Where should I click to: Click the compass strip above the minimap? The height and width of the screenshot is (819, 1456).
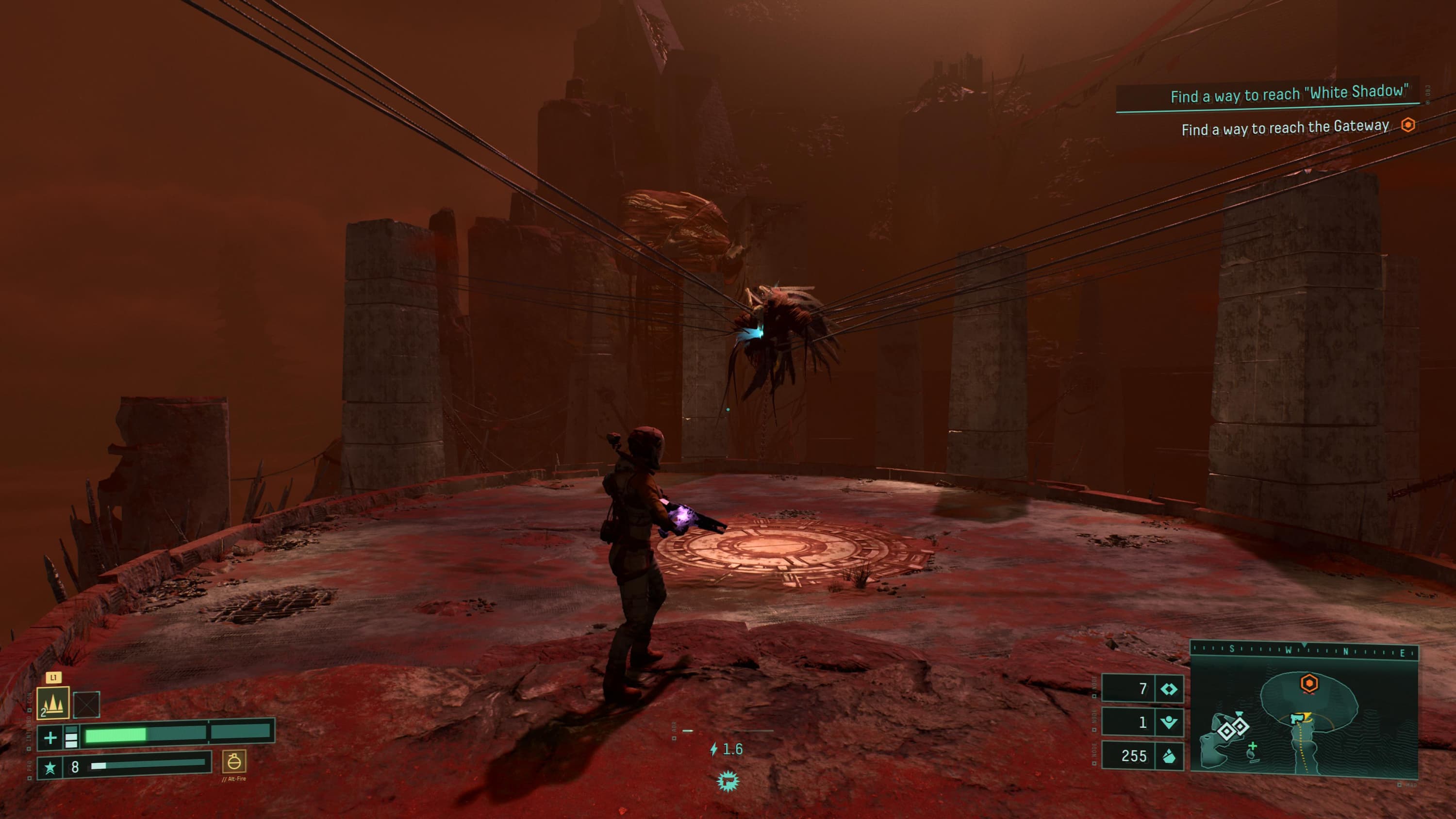1304,651
